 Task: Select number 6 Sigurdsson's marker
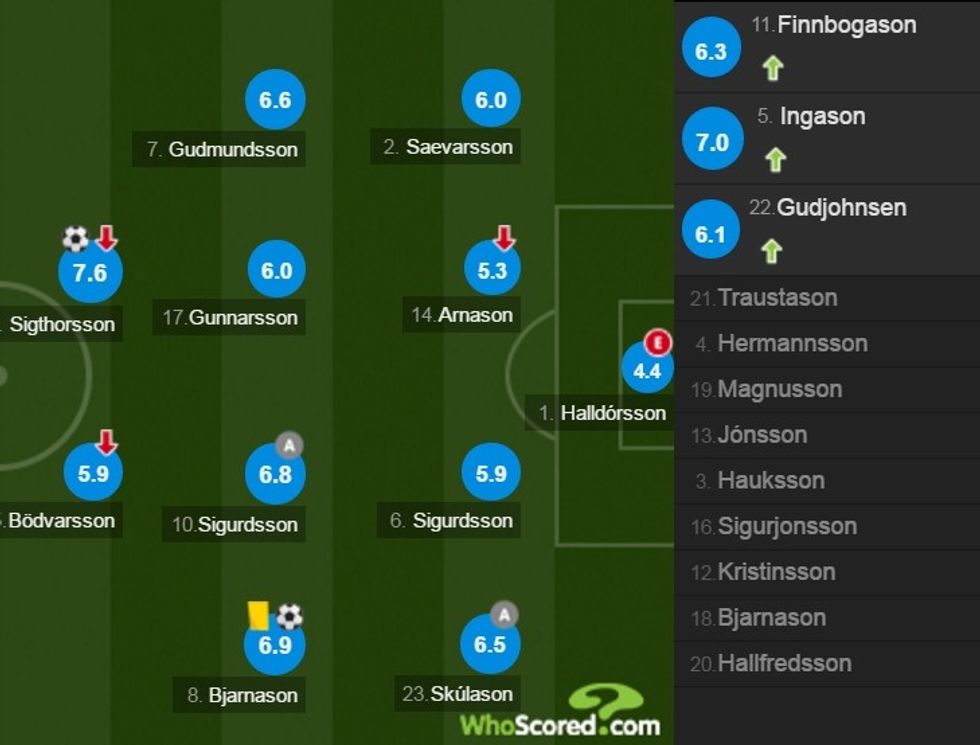tap(491, 474)
